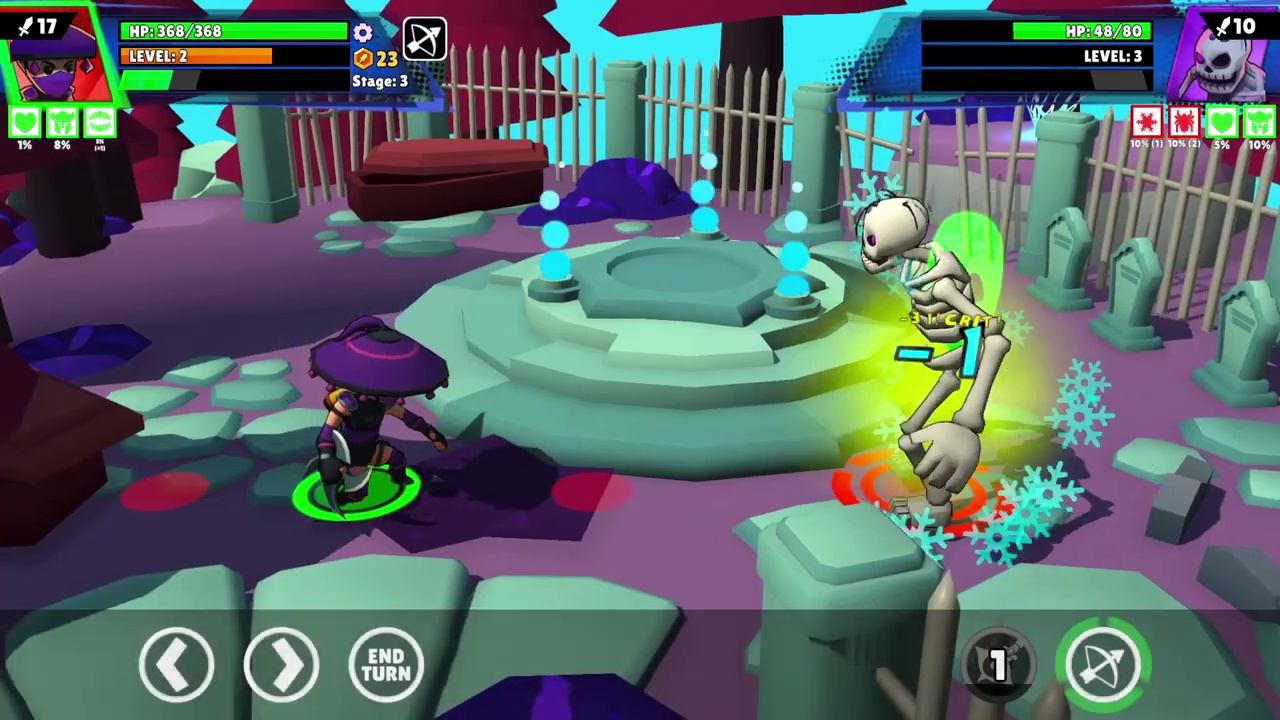
Task: Inspect the player's green helmet buff
Action: coord(62,123)
